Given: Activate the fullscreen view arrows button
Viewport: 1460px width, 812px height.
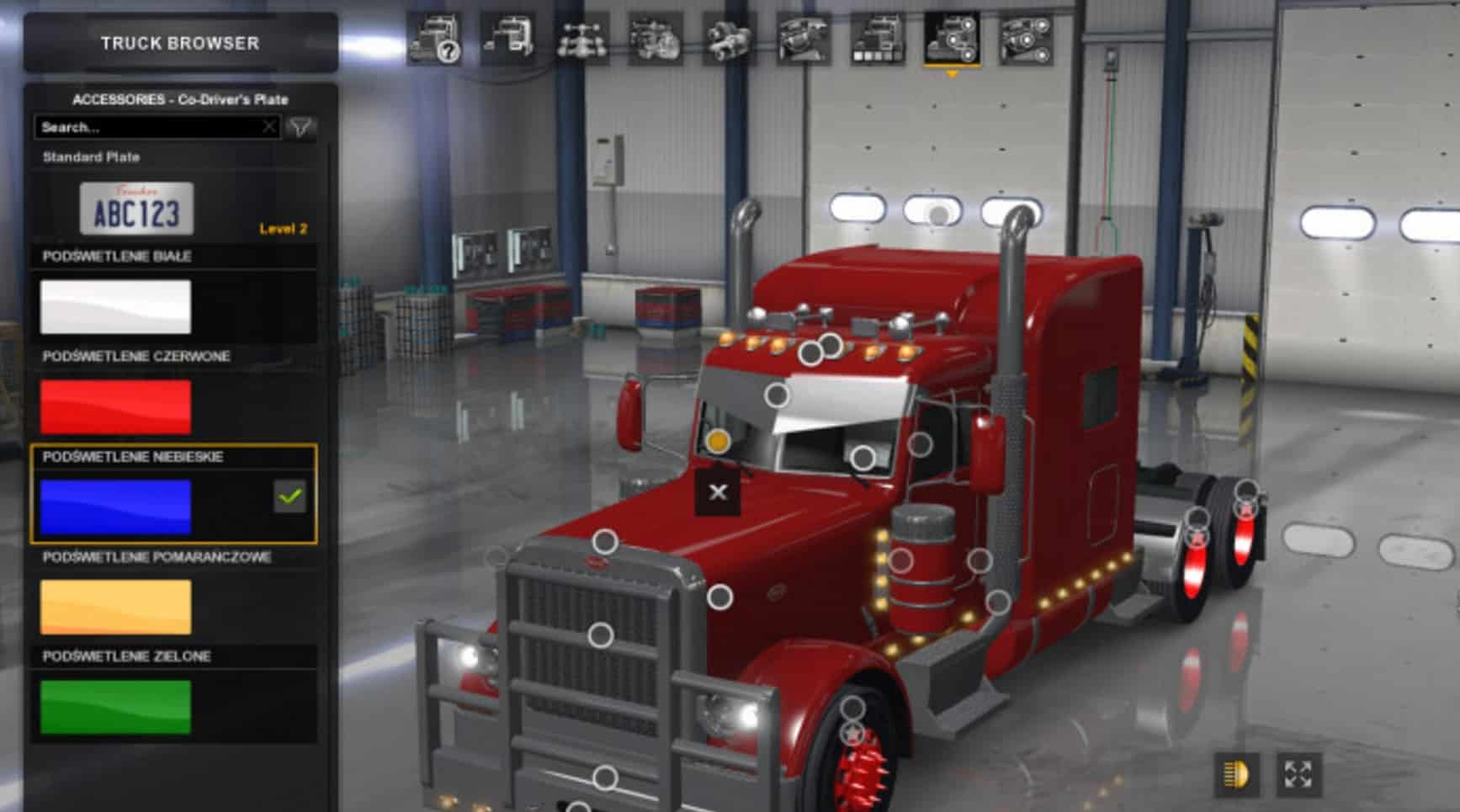Looking at the screenshot, I should tap(1298, 774).
